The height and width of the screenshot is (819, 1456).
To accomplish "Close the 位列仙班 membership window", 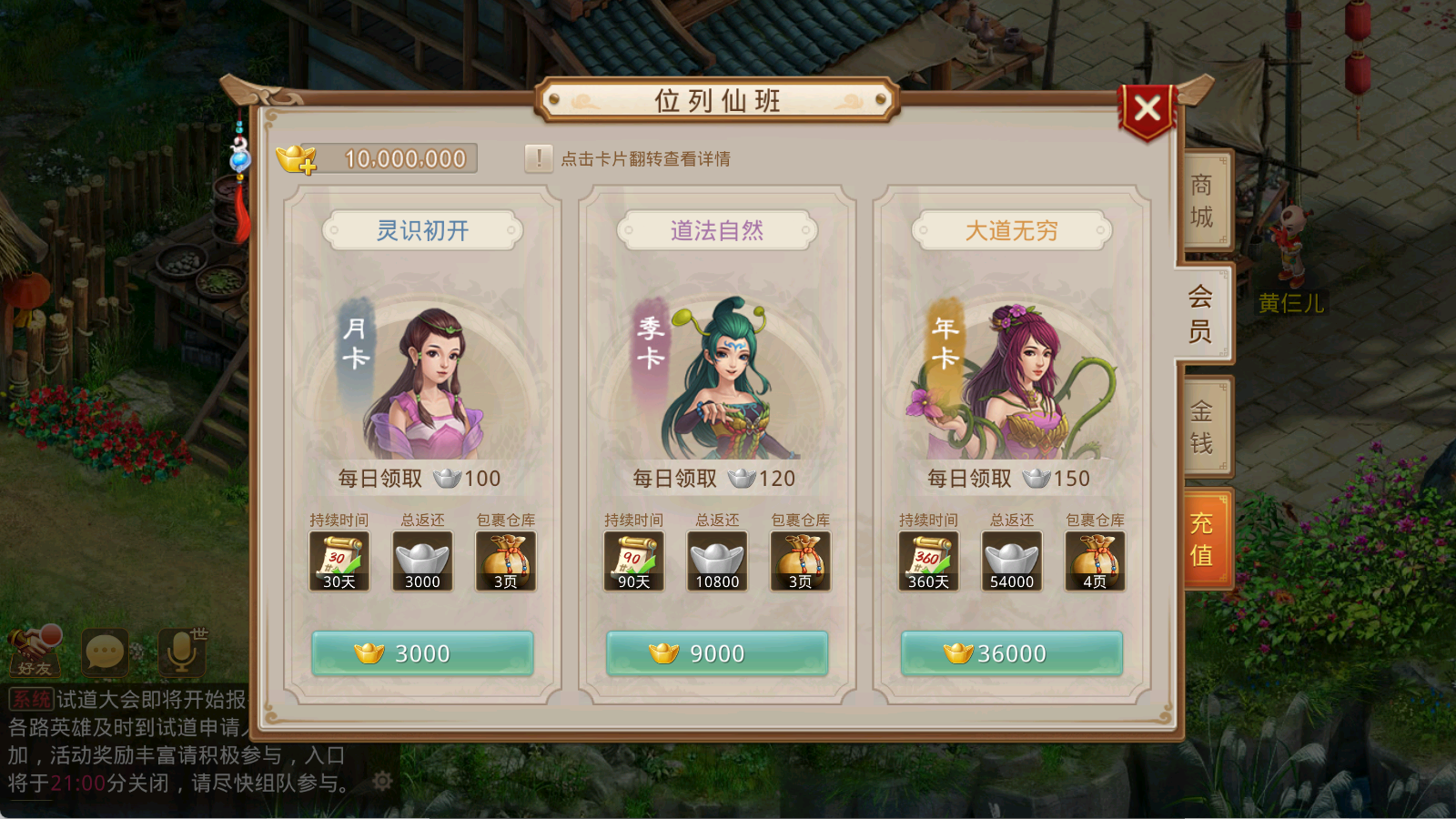I will (x=1148, y=109).
